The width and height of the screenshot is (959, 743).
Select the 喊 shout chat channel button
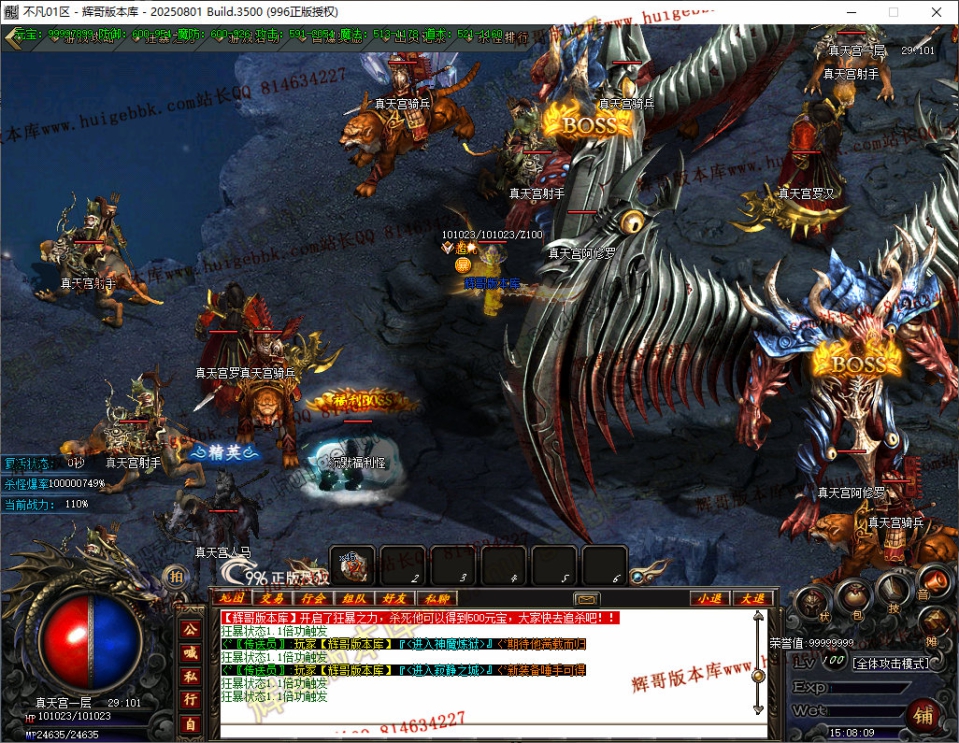click(x=189, y=651)
